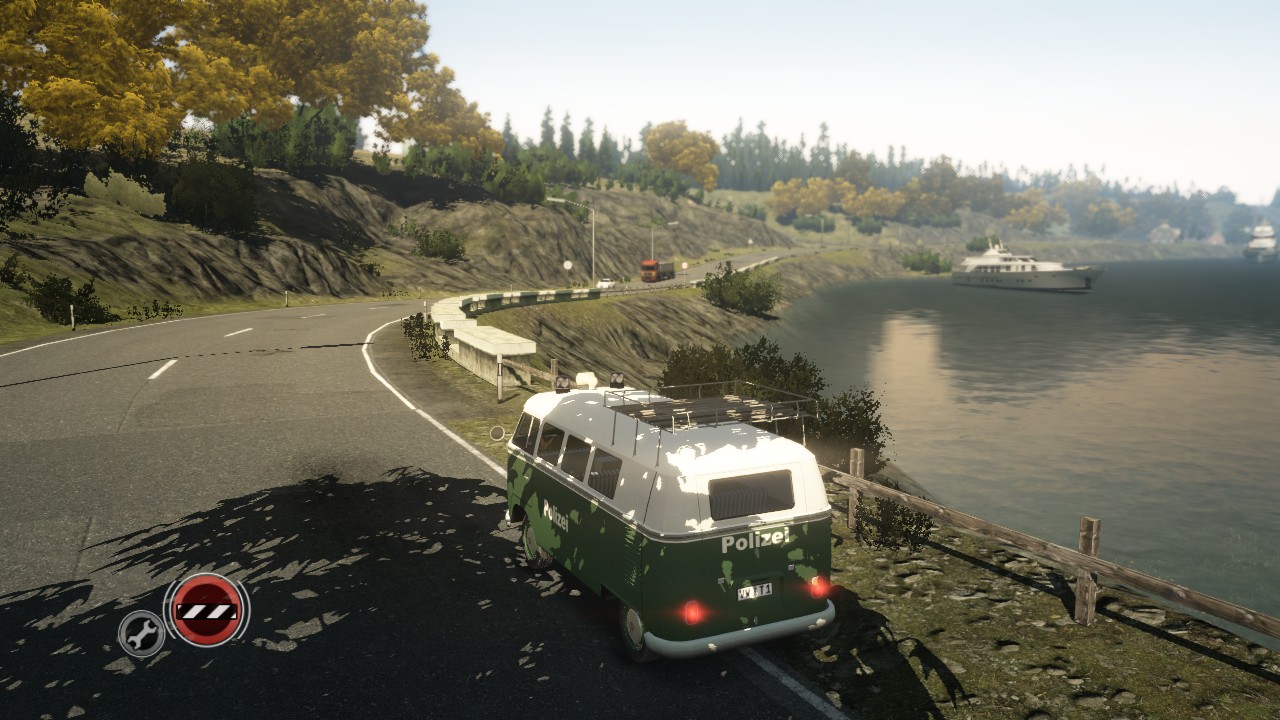Click the red striped barrier HUD icon
This screenshot has height=720, width=1280.
coord(207,609)
